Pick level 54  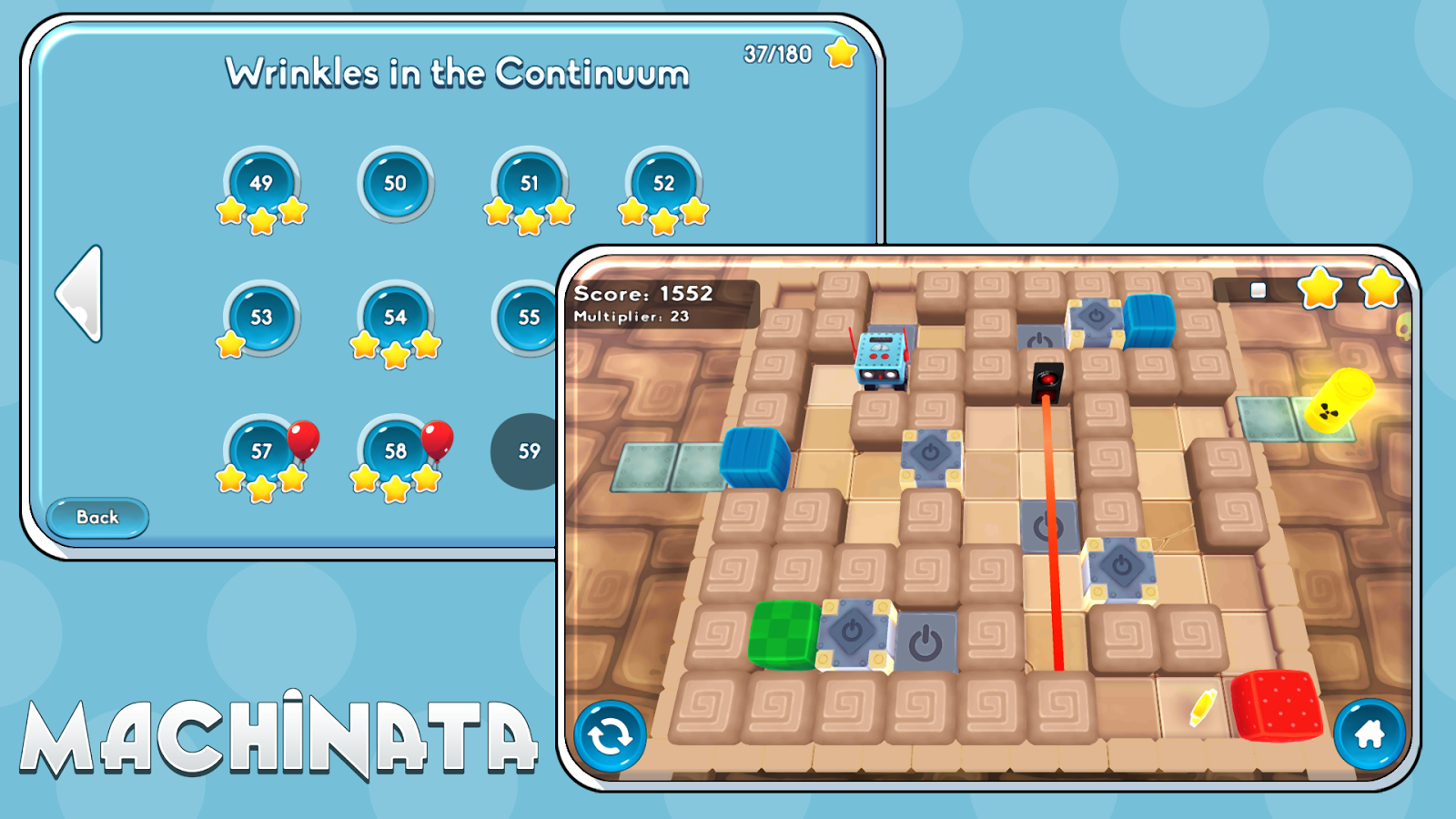[x=395, y=318]
